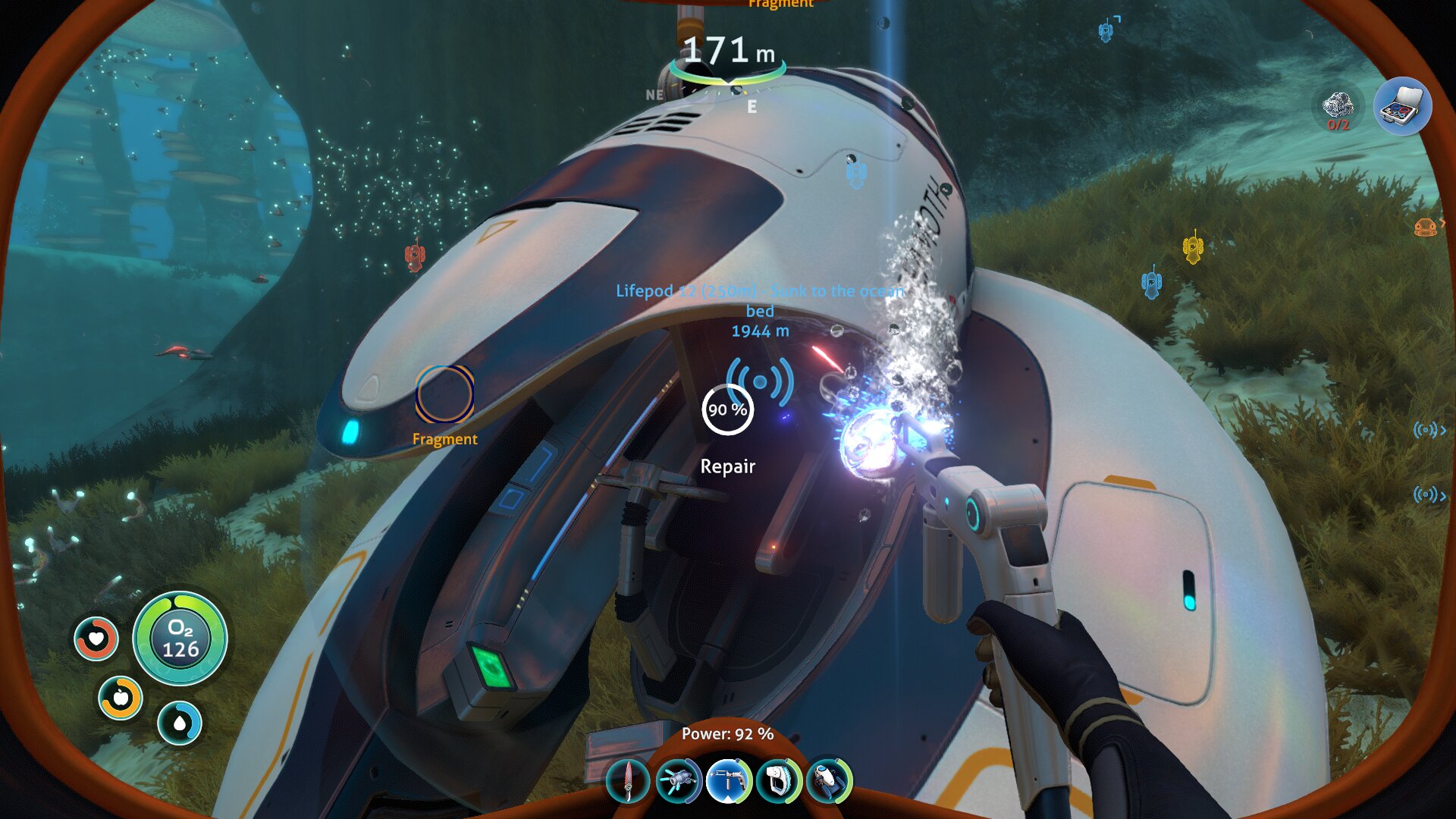
Task: Equip the Seaglide from the hotbar
Action: (828, 781)
